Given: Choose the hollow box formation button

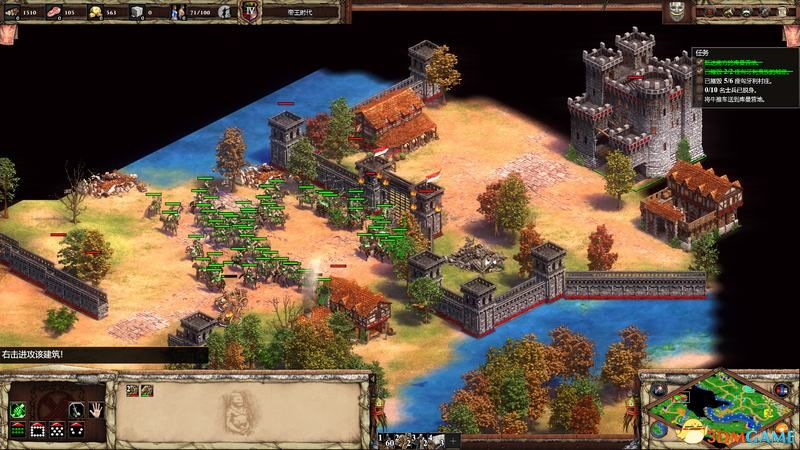Looking at the screenshot, I should point(37,429).
